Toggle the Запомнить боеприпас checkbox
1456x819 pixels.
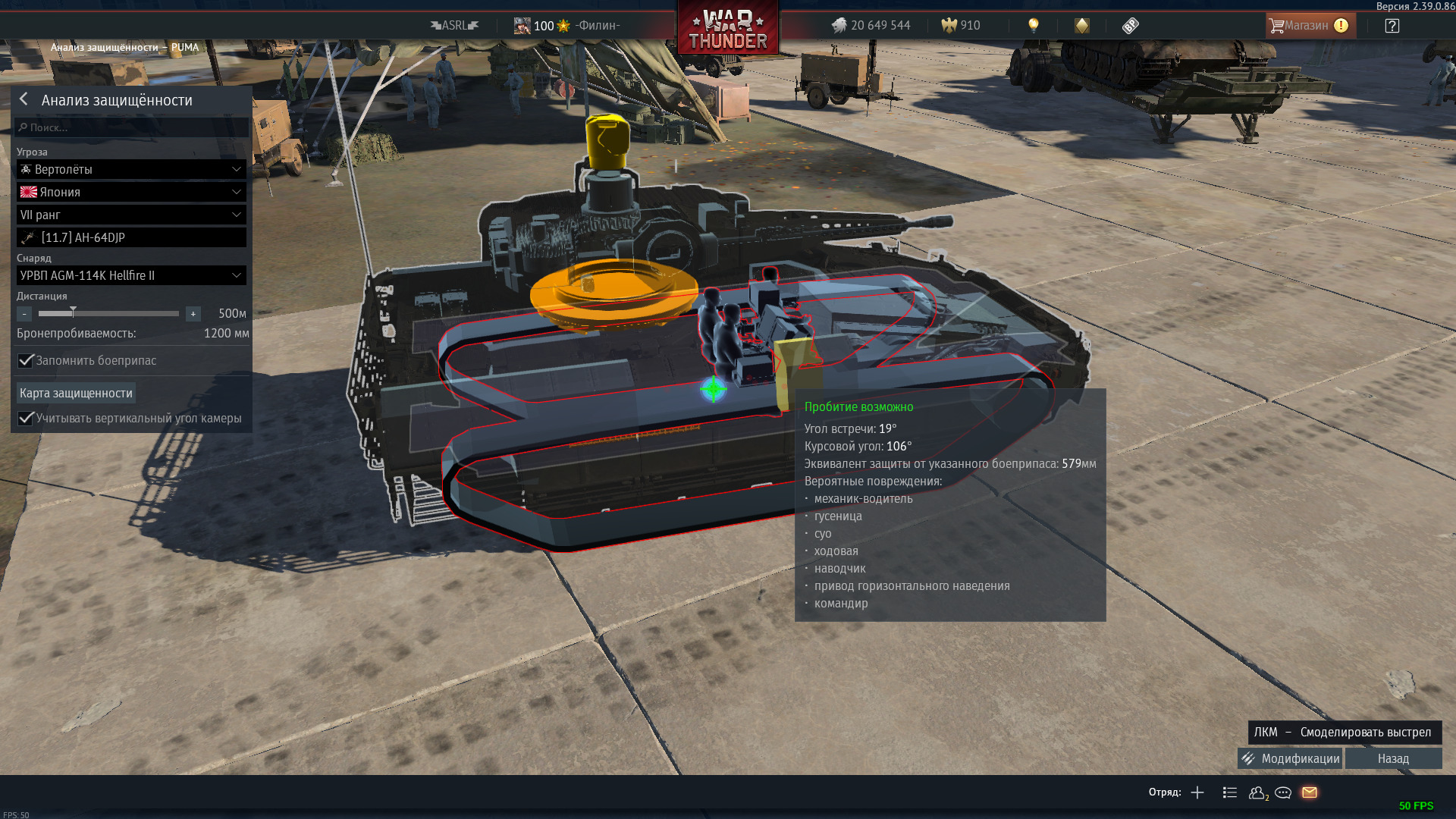point(26,360)
